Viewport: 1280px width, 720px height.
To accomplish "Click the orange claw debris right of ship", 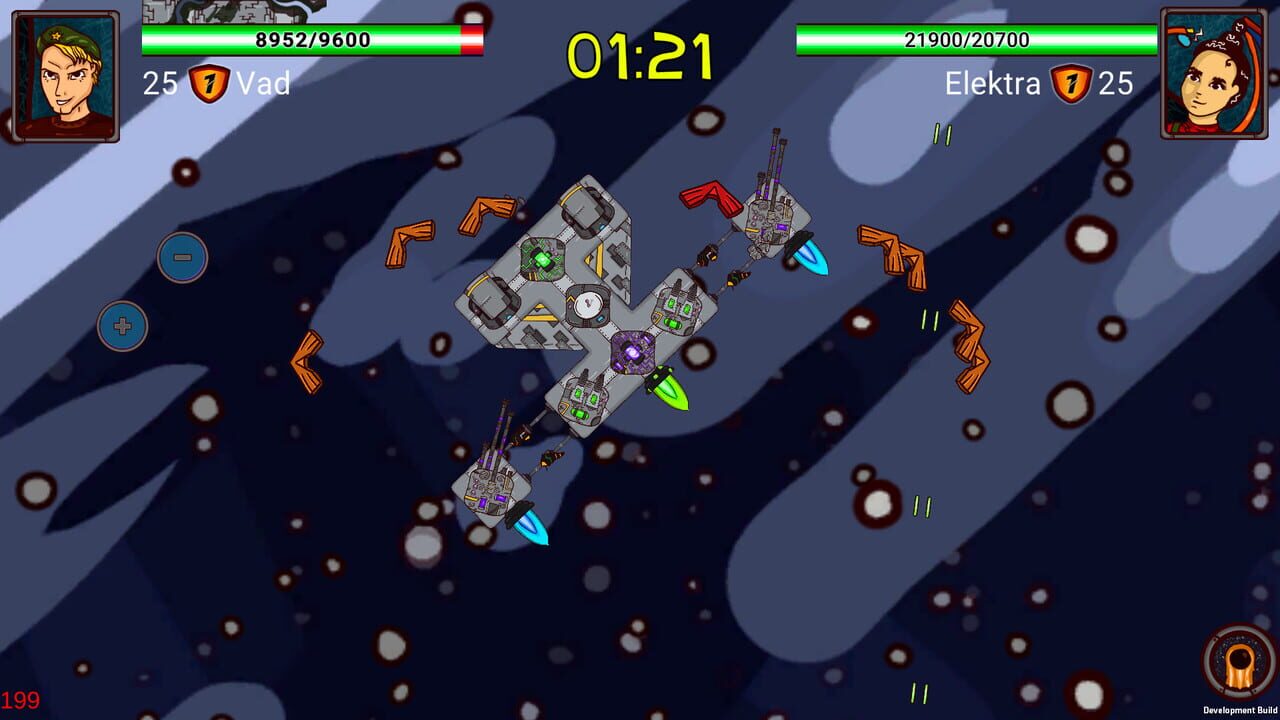I will 889,250.
